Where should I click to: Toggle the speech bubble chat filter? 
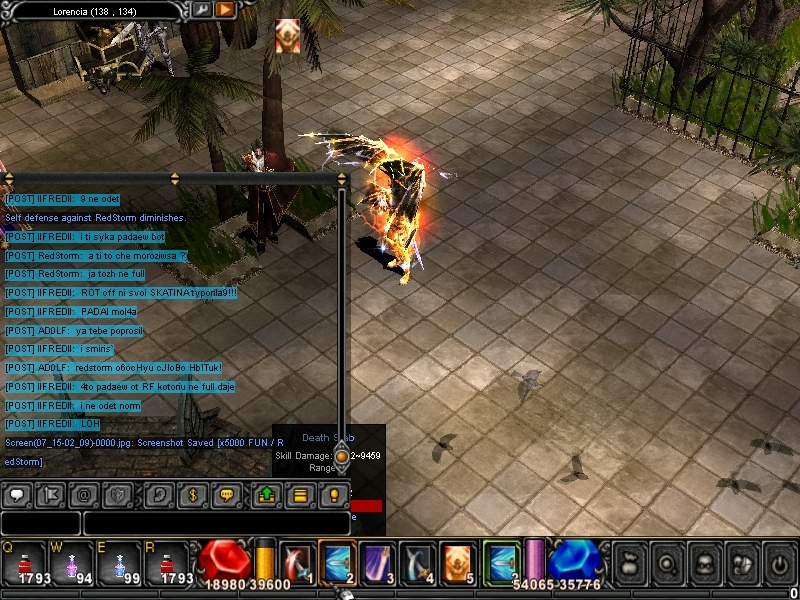(16, 494)
